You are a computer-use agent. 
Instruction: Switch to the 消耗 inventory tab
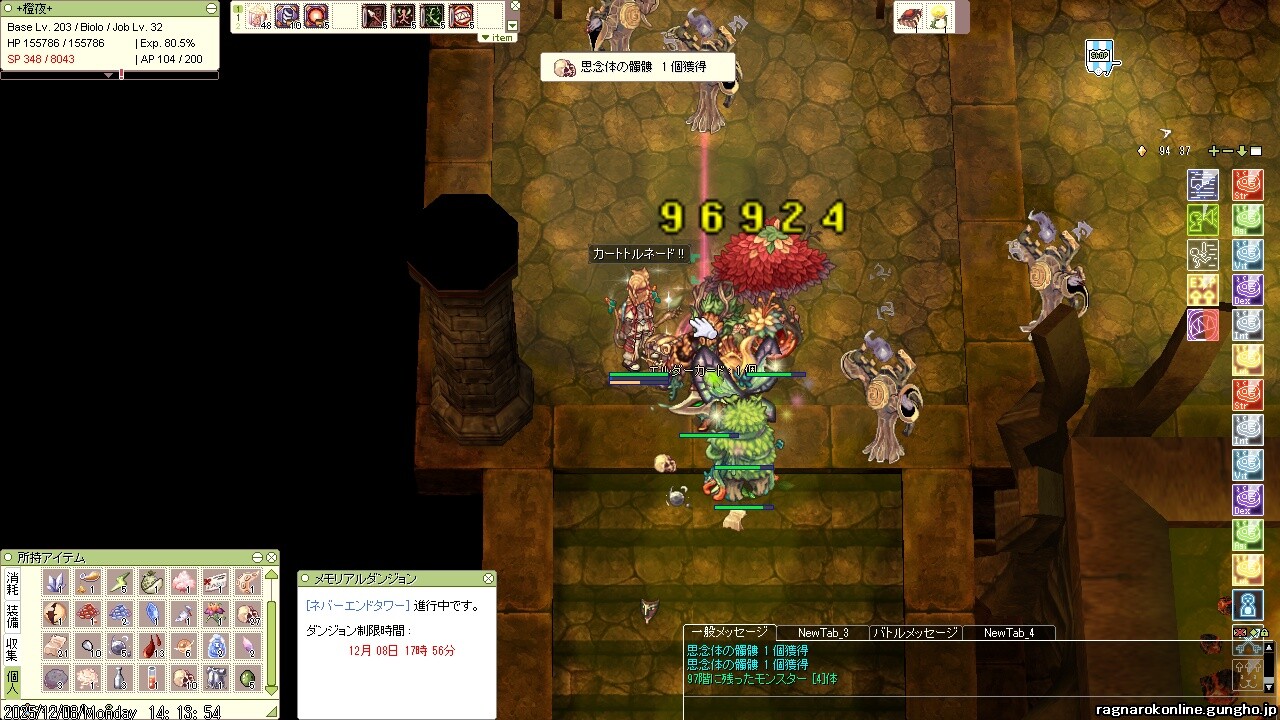point(13,582)
